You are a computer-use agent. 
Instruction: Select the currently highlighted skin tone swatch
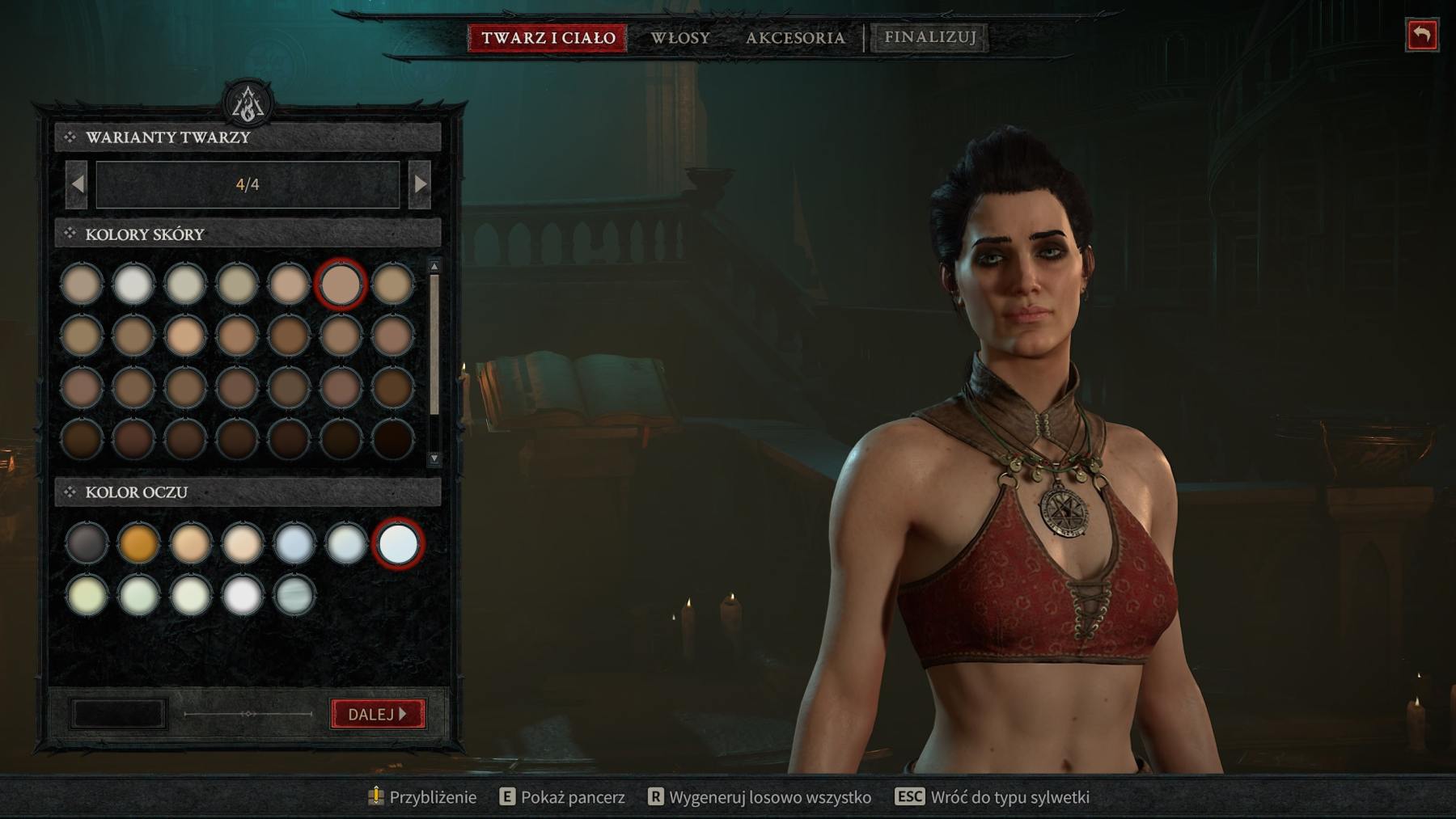point(341,284)
